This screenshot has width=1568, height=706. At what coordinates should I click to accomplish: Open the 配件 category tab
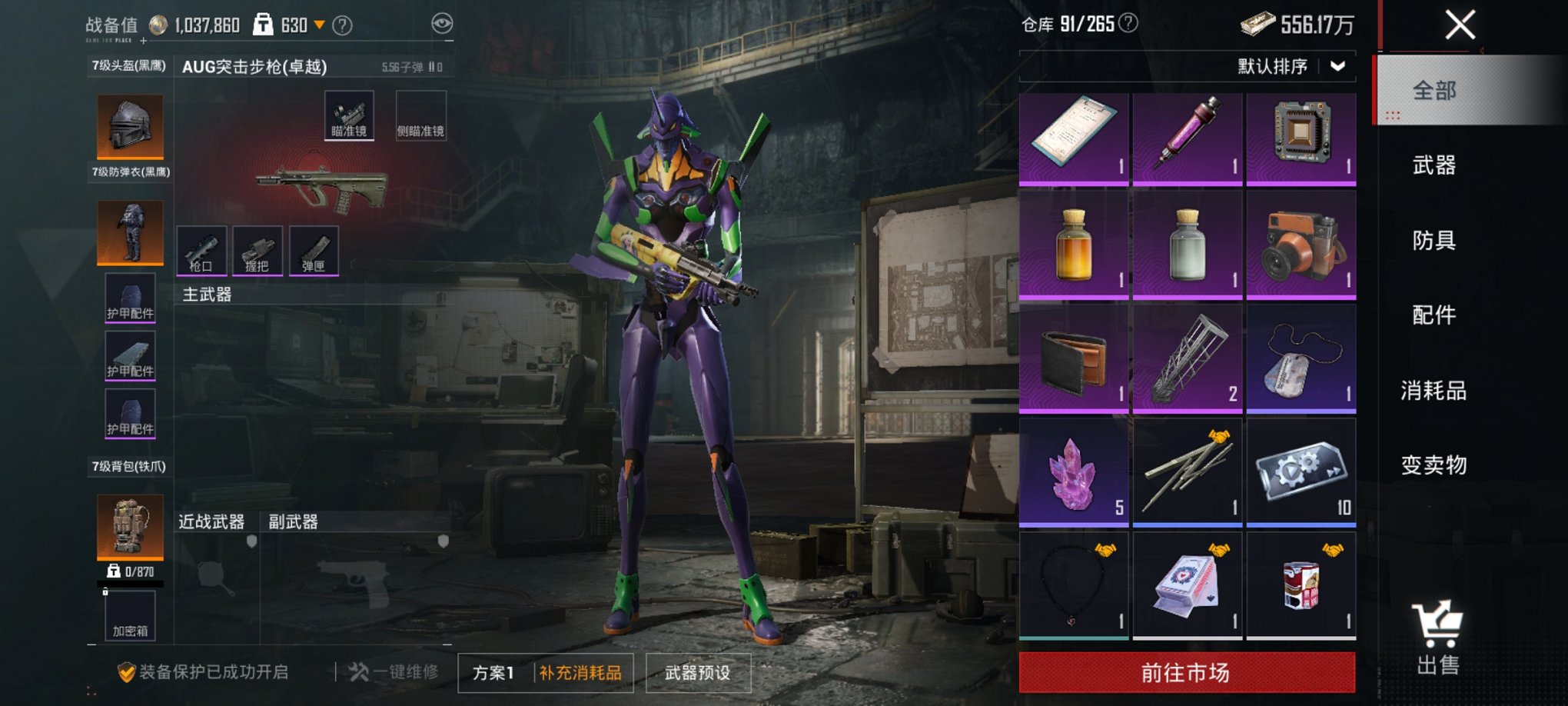point(1433,315)
